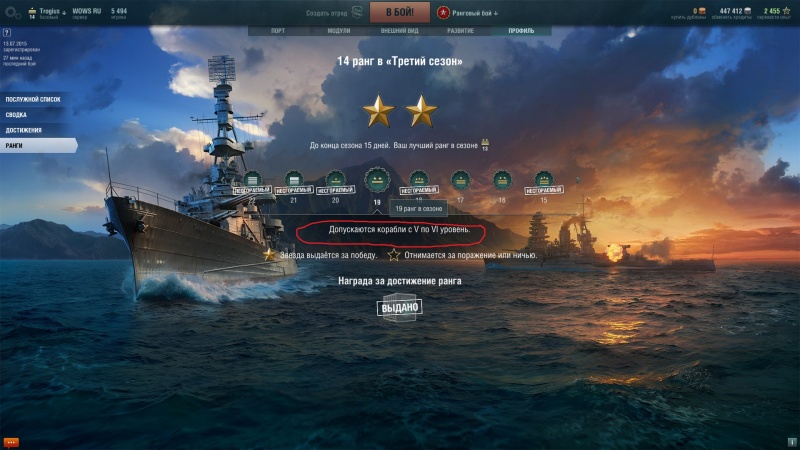This screenshot has height=450, width=800.
Task: Select the РАЗВИТИЕ tab
Action: click(x=460, y=30)
